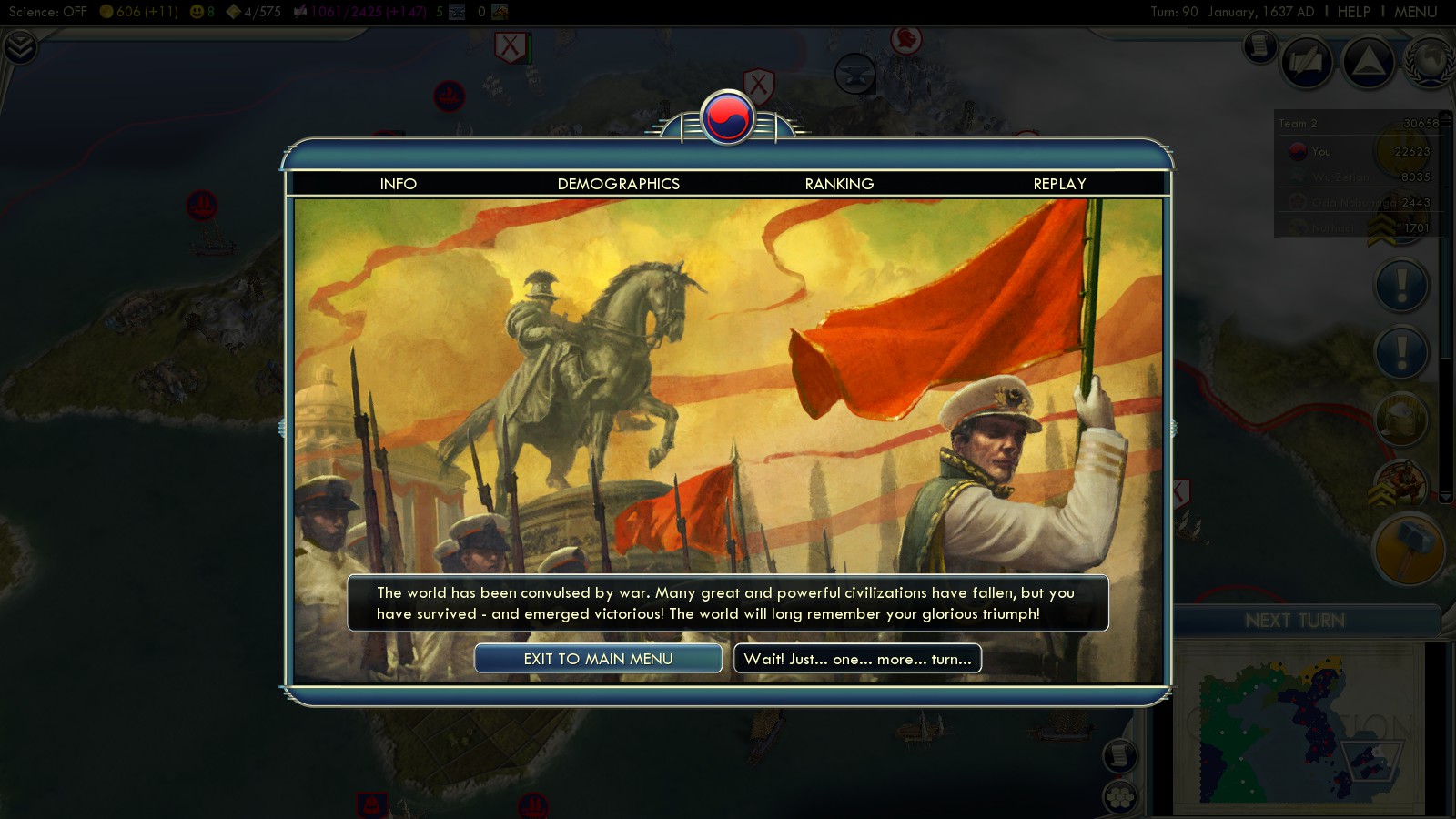The image size is (1456, 819).
Task: Open the Demographics tab
Action: [618, 184]
